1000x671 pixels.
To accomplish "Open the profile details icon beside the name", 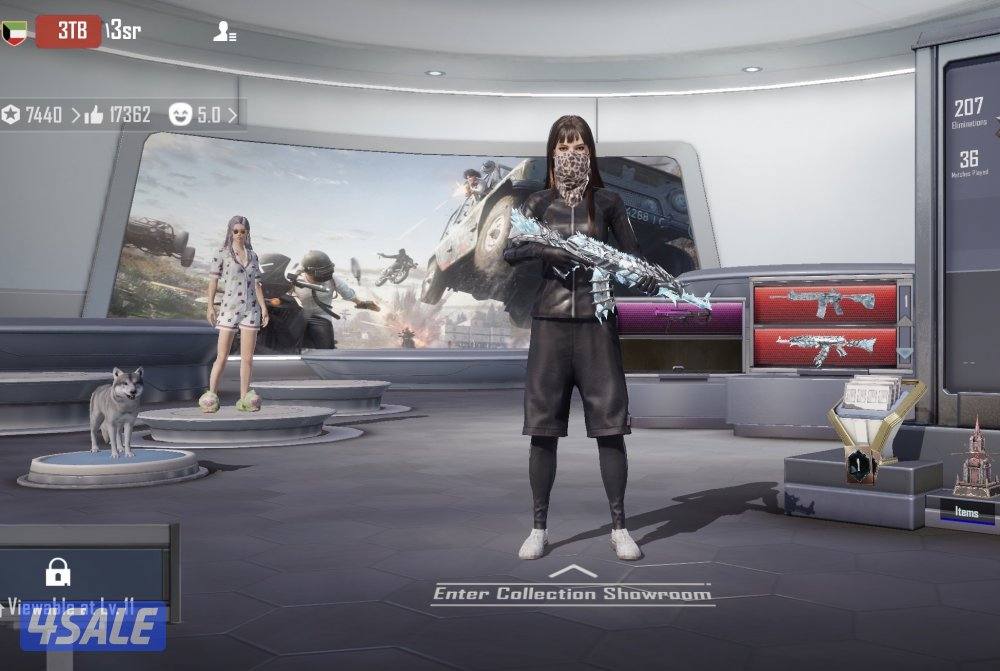I will coord(224,31).
